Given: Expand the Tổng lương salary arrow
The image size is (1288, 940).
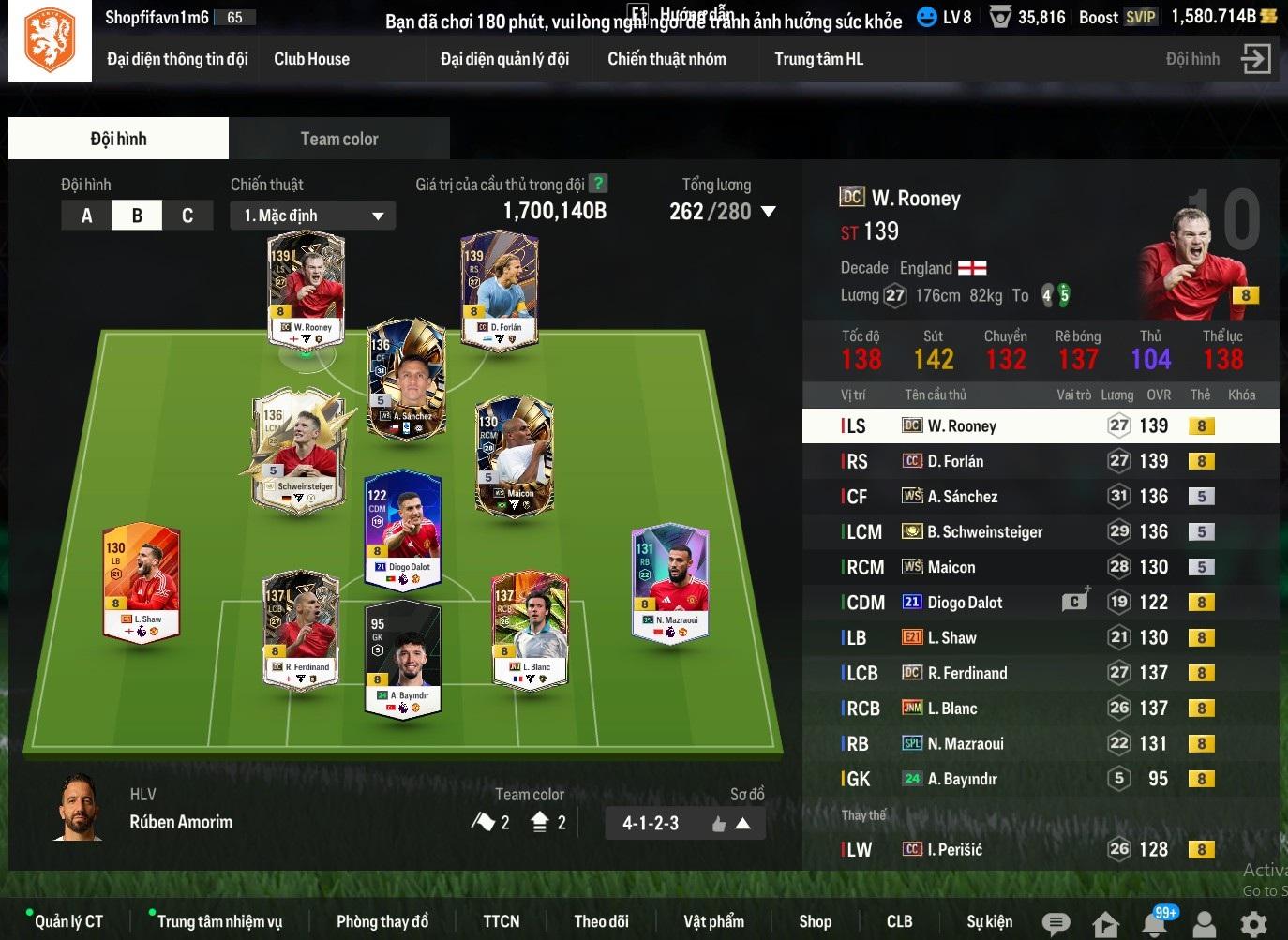Looking at the screenshot, I should [769, 212].
